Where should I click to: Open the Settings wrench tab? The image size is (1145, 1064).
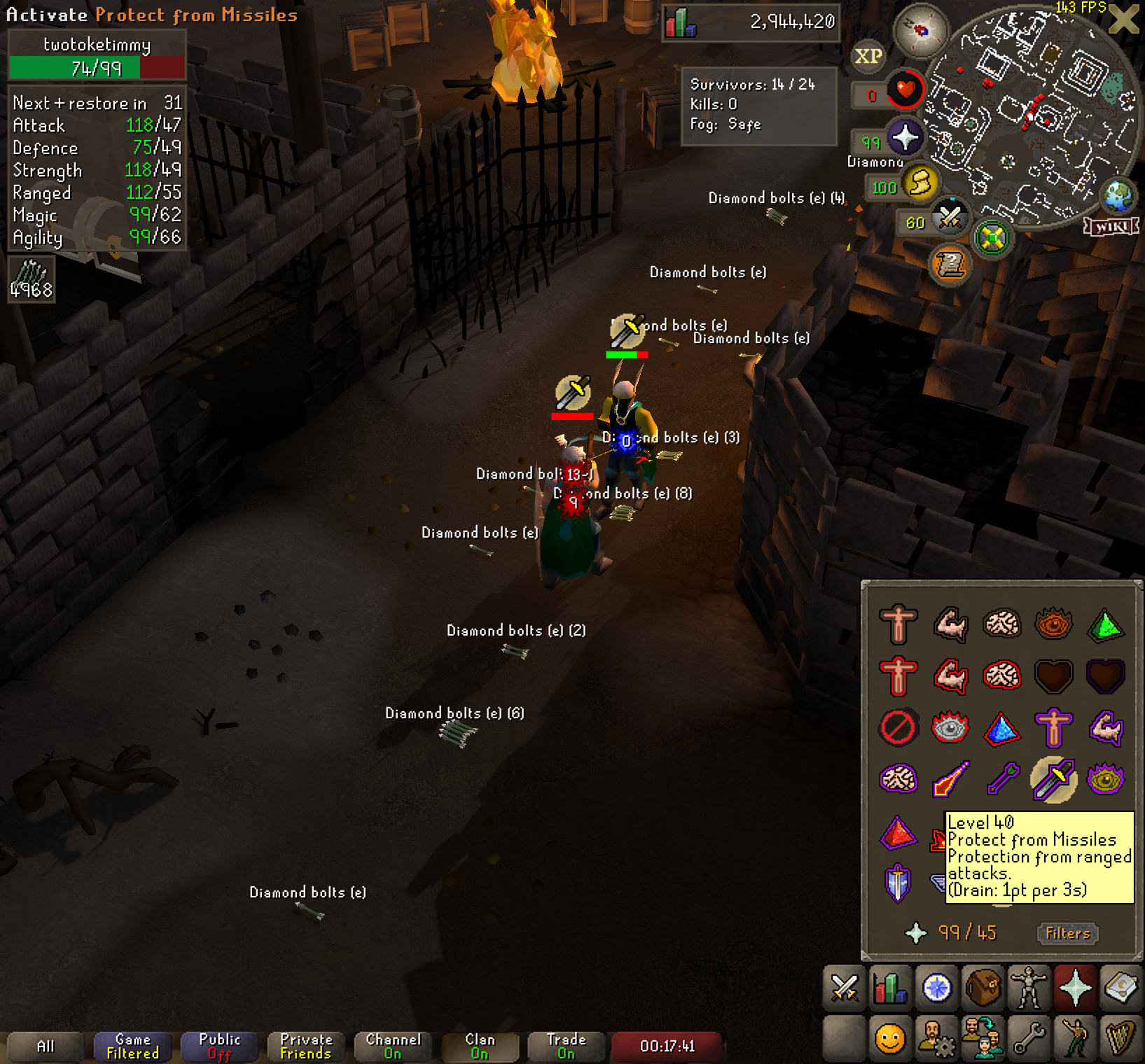click(1029, 1038)
